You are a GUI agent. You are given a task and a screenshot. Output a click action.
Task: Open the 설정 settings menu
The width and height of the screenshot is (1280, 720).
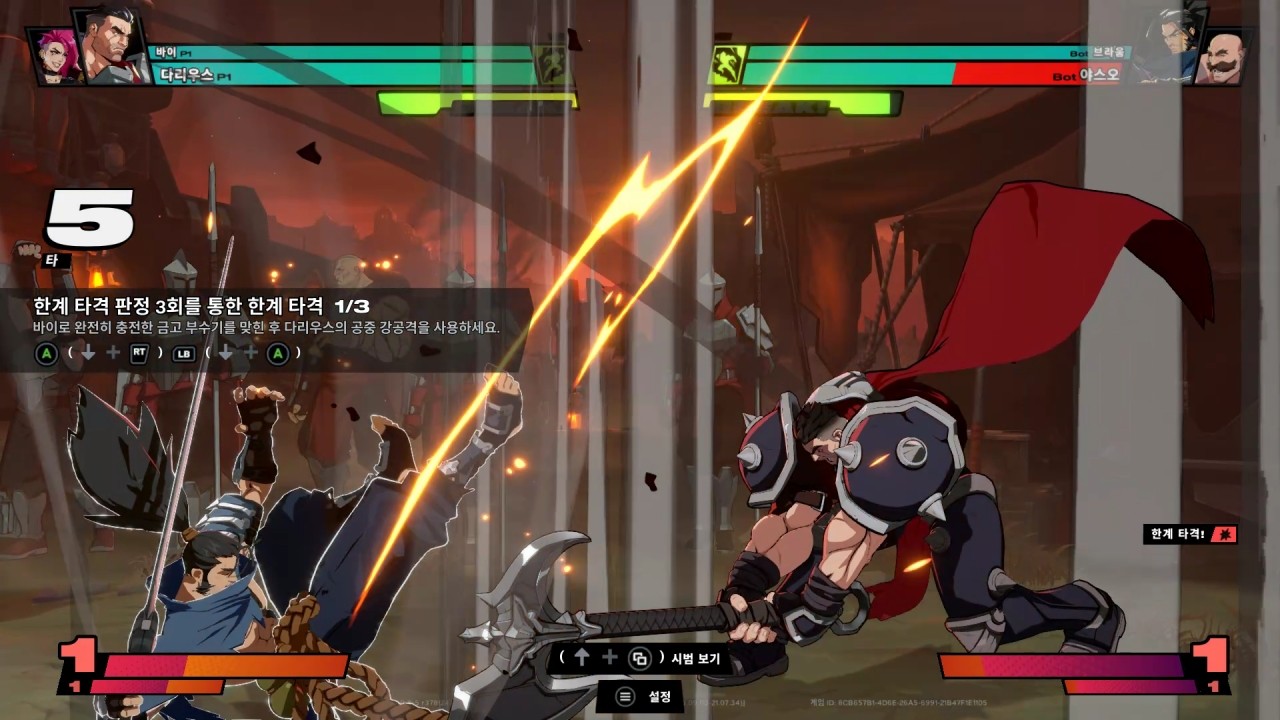[x=645, y=696]
